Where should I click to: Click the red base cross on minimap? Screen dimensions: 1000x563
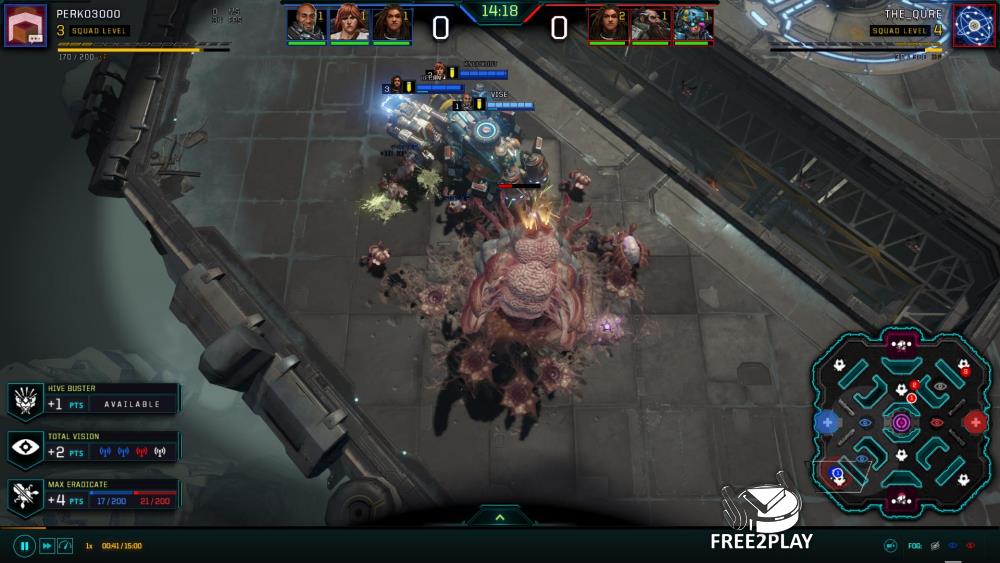(975, 423)
